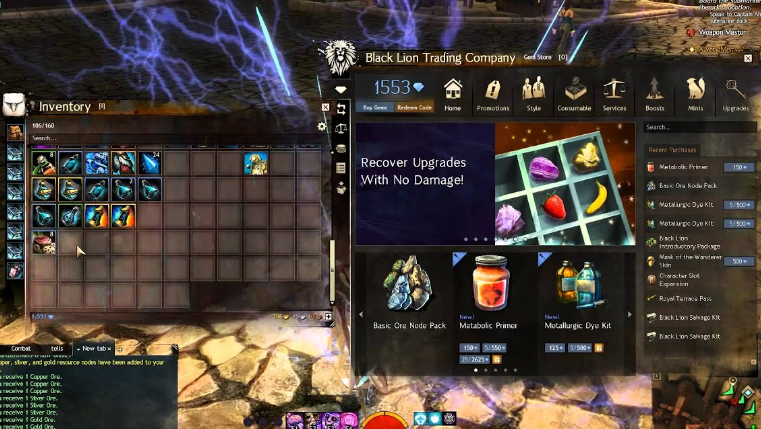Click the Redeem Code button

pos(413,107)
